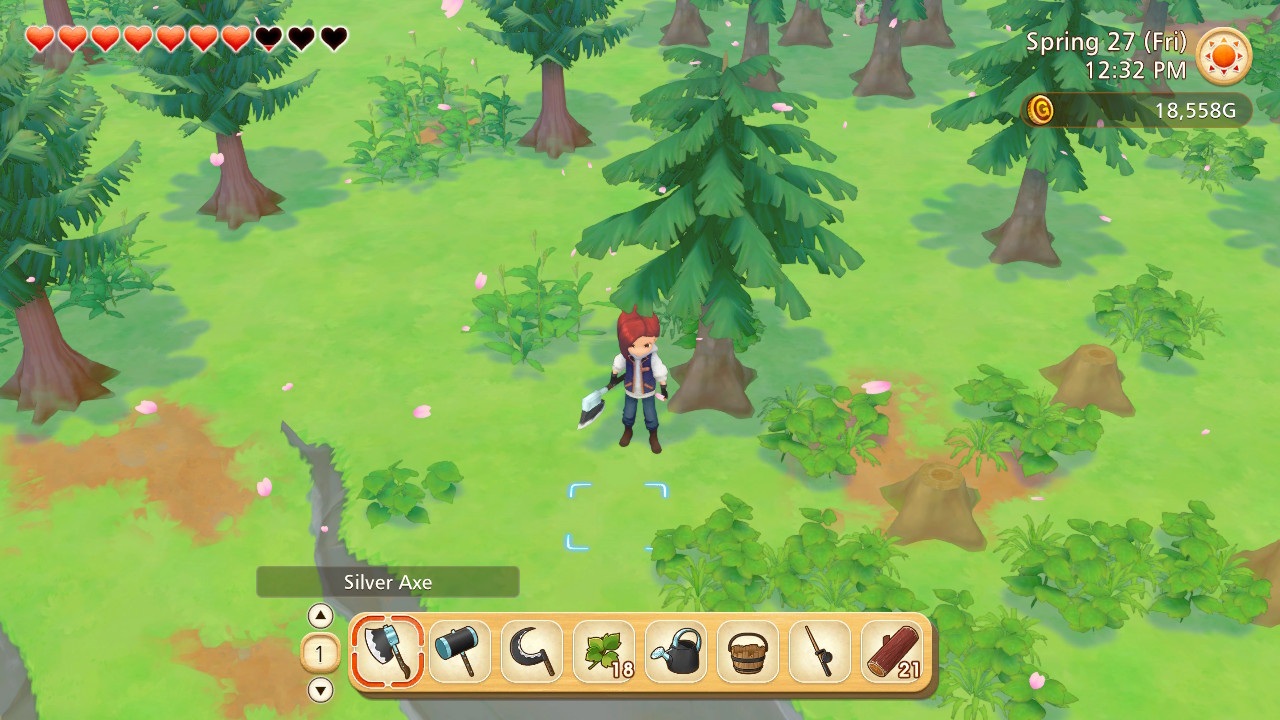The image size is (1280, 720).
Task: Click the quantity counter showing 1
Action: point(318,652)
